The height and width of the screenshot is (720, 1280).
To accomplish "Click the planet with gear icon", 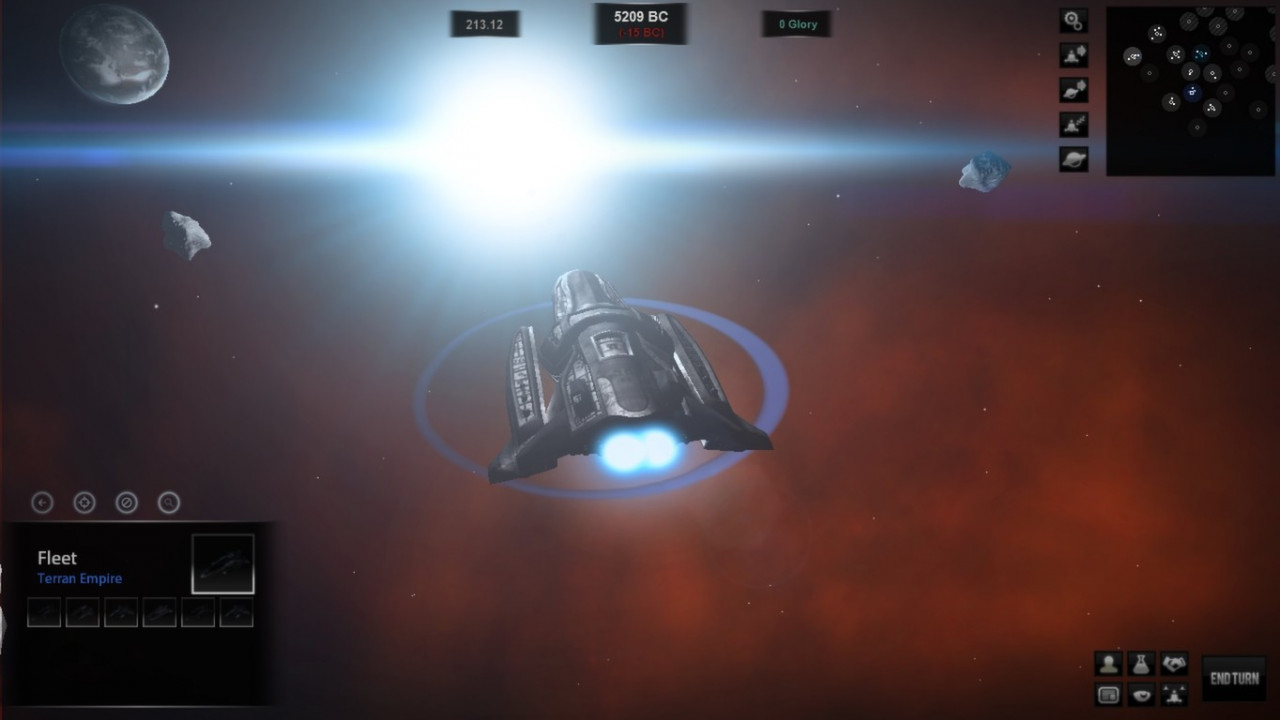I will coord(1073,90).
